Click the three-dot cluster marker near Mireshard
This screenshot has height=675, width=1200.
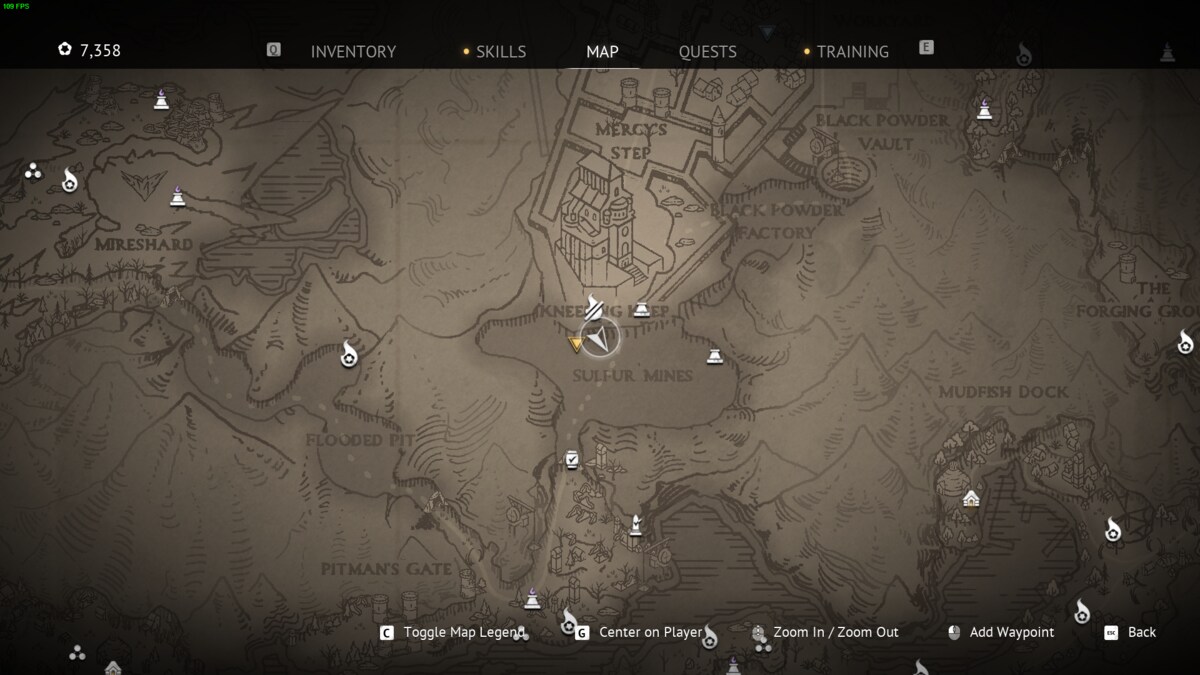(x=33, y=171)
